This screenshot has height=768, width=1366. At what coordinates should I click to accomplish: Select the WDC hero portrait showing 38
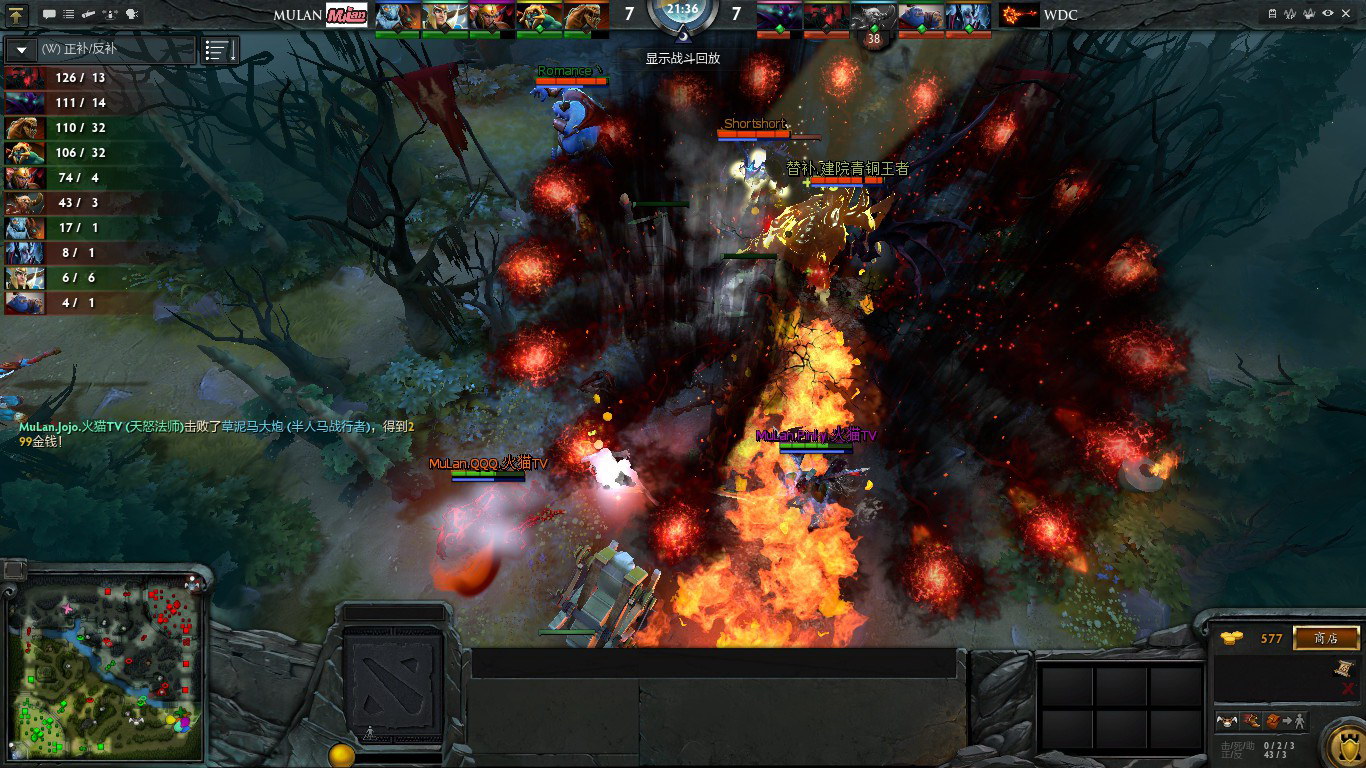coord(873,18)
